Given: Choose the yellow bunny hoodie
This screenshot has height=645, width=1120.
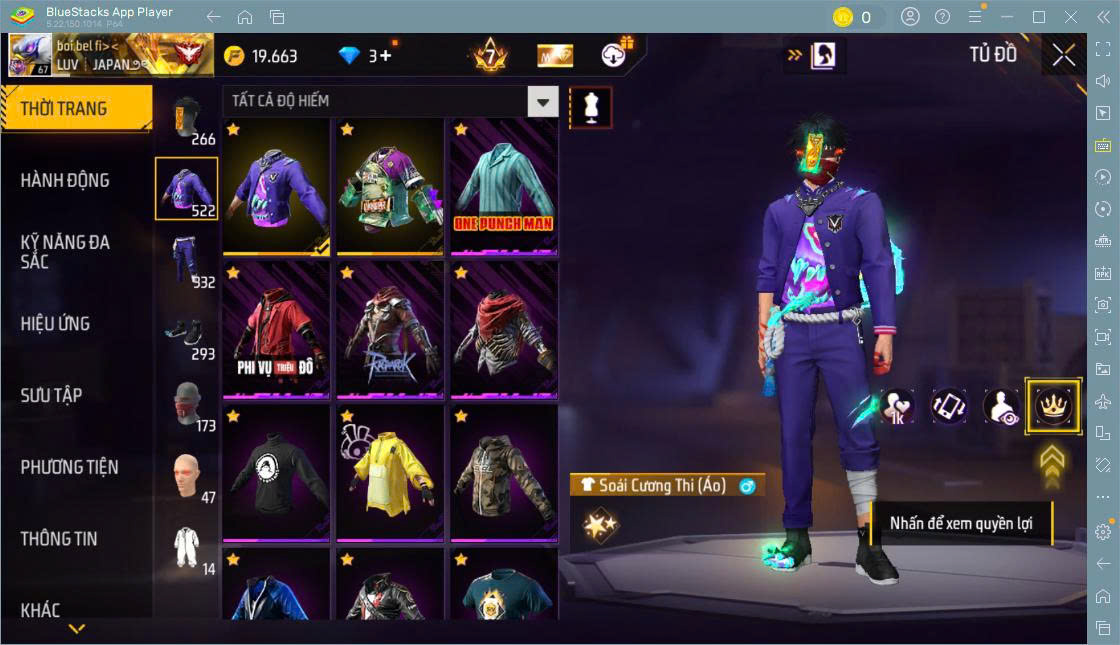Looking at the screenshot, I should point(389,471).
